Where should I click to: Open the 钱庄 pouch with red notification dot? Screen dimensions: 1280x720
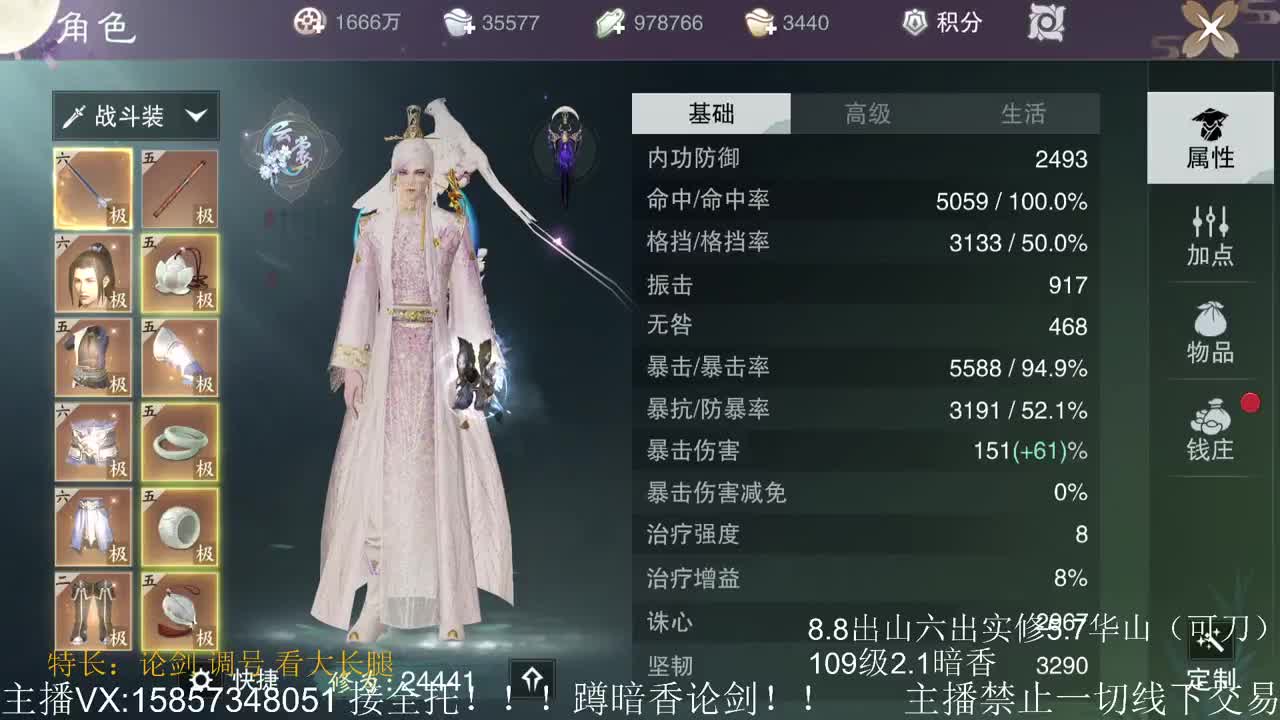[1210, 425]
